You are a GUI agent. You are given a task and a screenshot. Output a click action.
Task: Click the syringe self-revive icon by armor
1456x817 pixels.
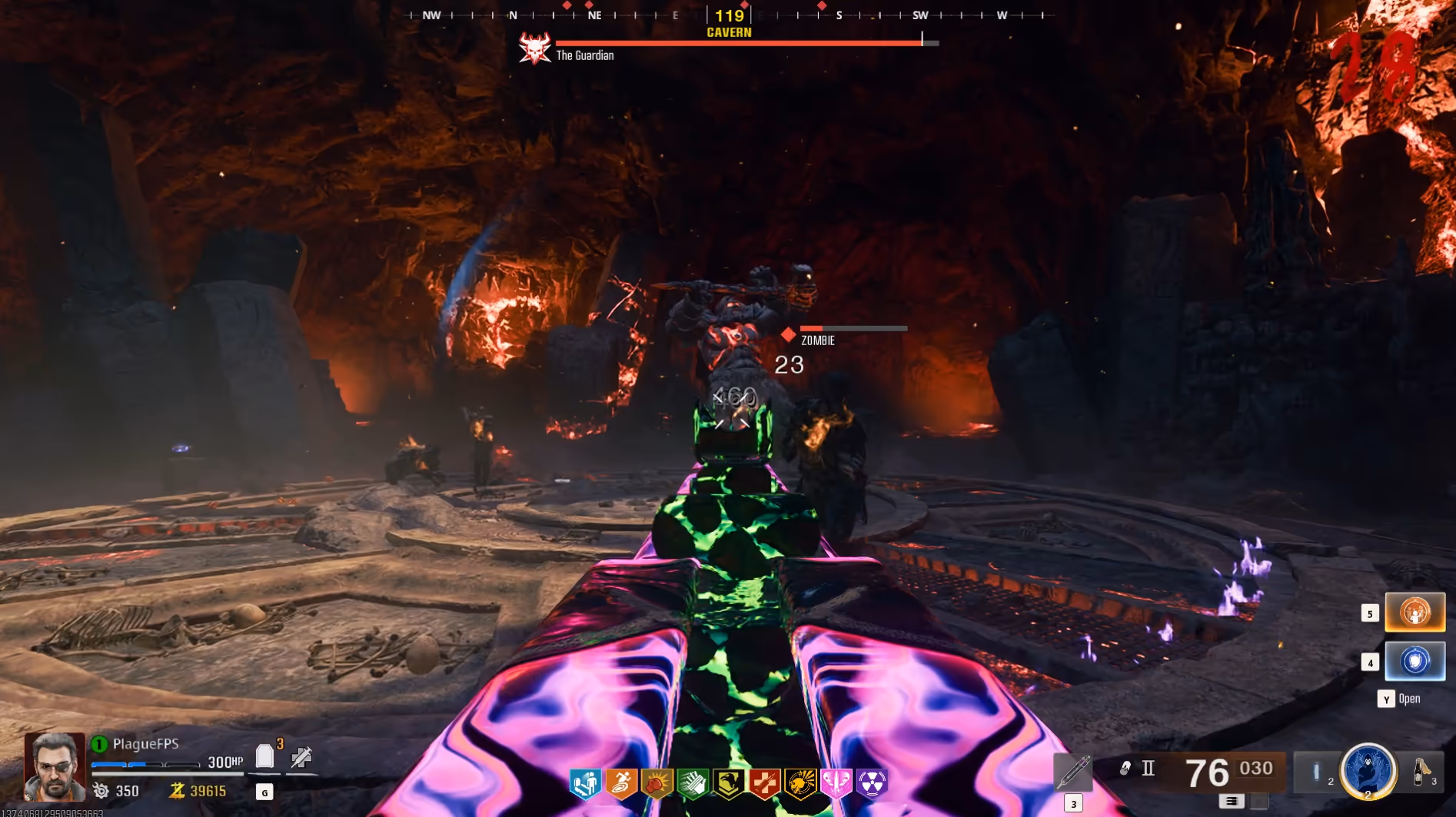[x=301, y=757]
